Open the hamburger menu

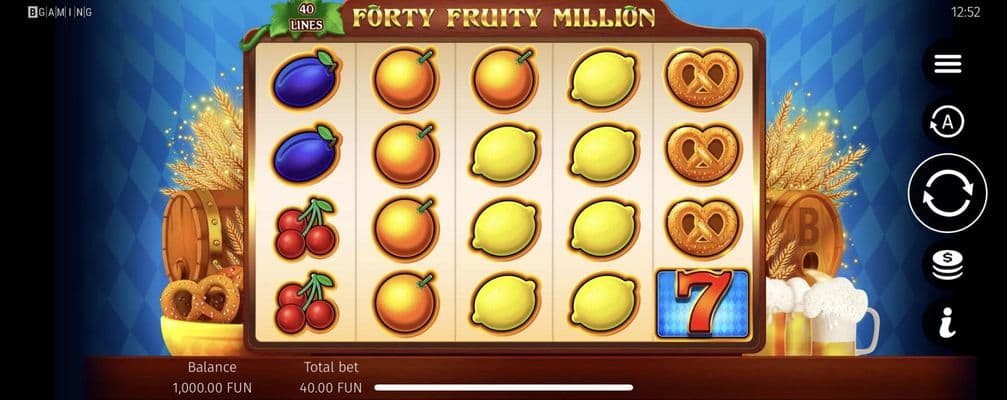pos(947,64)
